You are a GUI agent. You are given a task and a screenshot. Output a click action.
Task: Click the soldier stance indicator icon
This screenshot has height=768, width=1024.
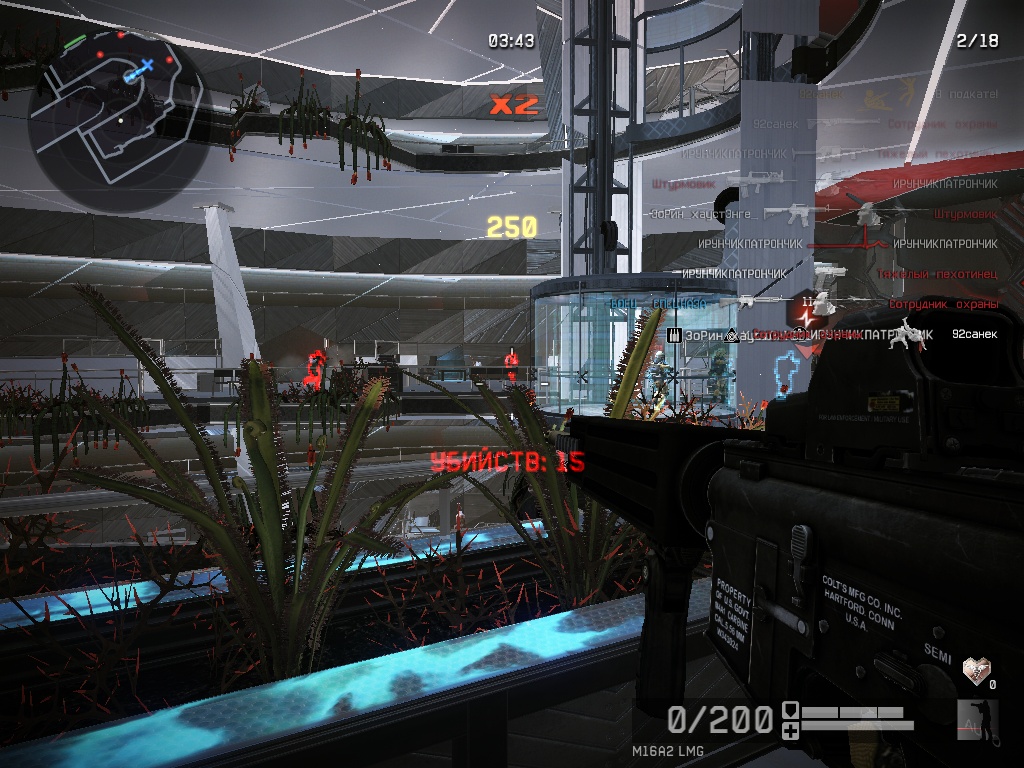[971, 719]
